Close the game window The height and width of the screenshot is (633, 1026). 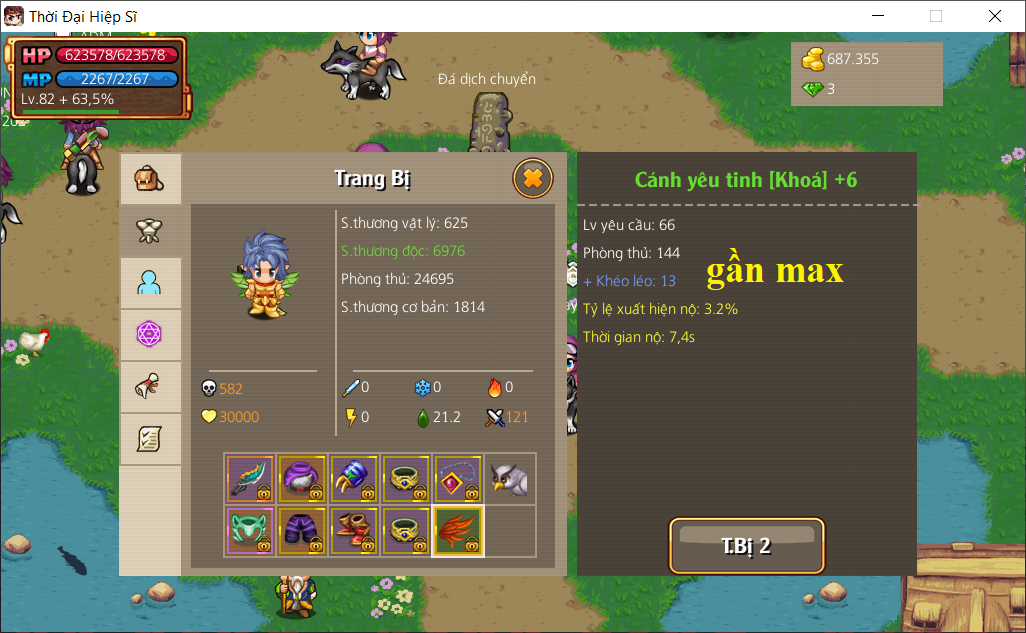[x=995, y=16]
